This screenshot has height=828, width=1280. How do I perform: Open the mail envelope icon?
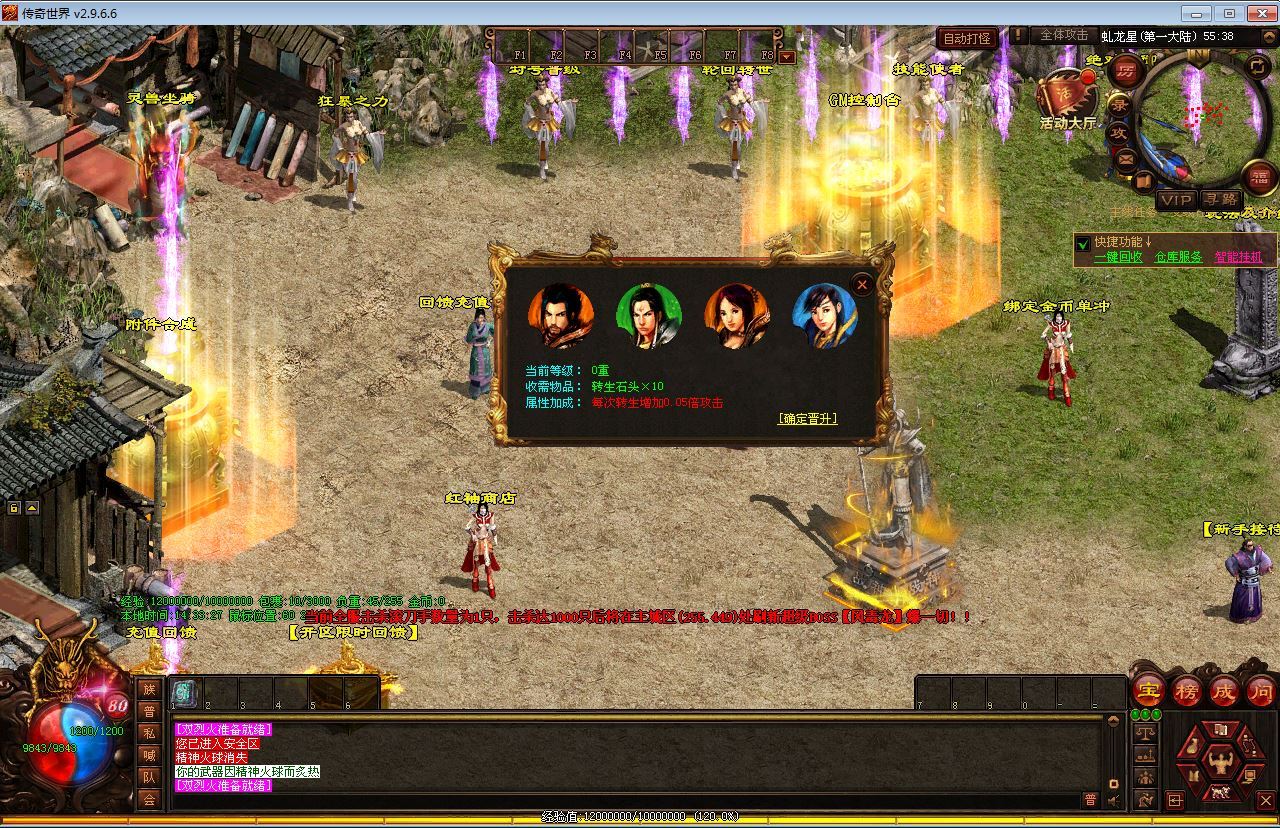pyautogui.click(x=1126, y=158)
